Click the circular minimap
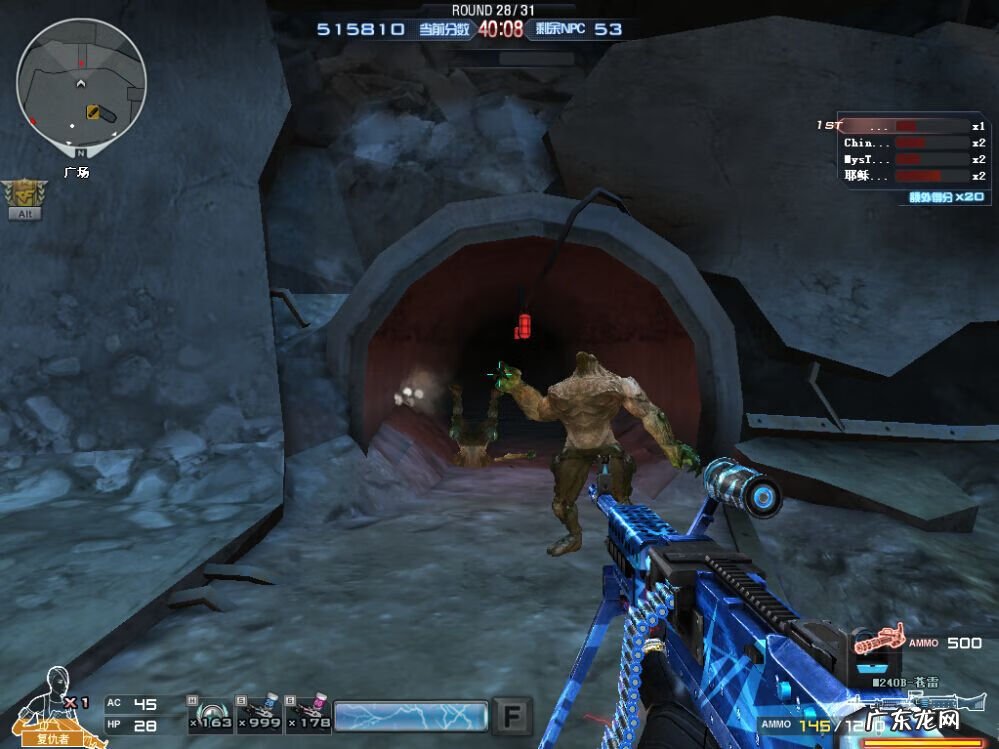The height and width of the screenshot is (749, 999). click(81, 83)
